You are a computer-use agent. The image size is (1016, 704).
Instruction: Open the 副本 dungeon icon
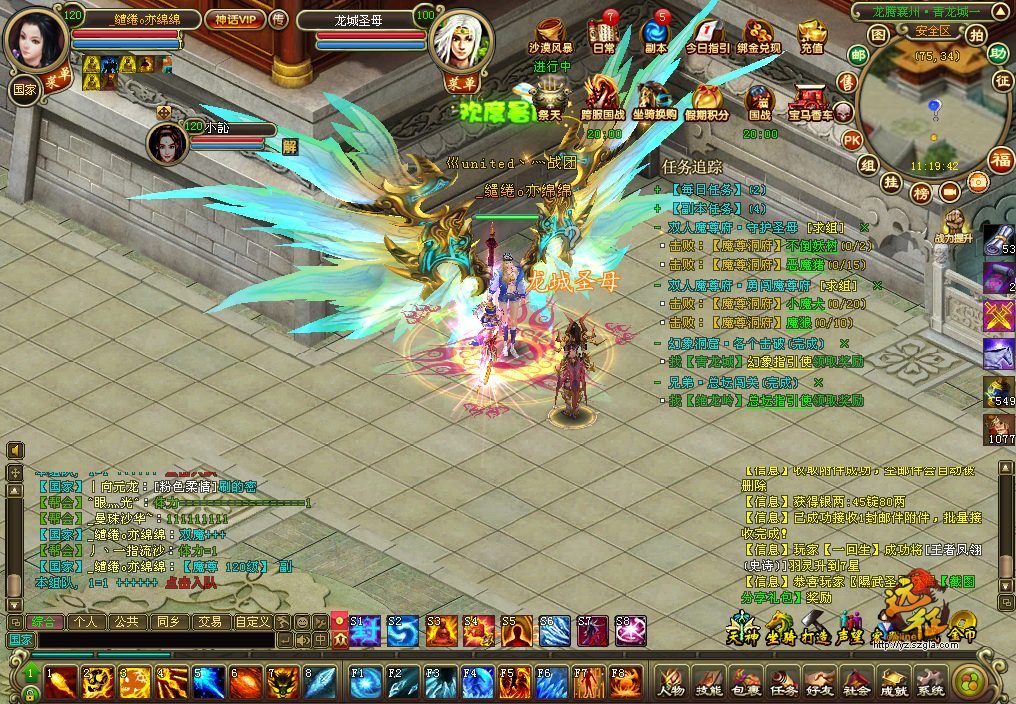click(656, 36)
